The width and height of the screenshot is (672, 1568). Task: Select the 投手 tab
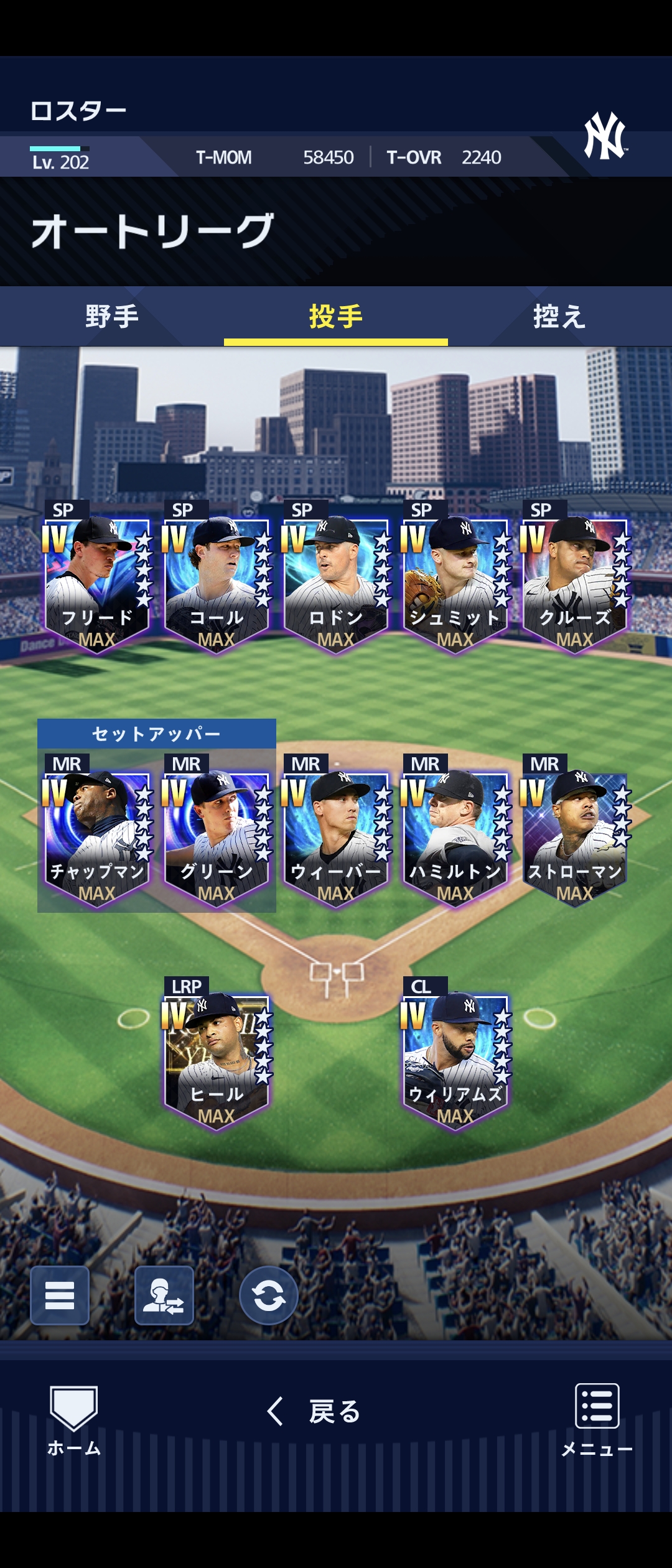336,316
